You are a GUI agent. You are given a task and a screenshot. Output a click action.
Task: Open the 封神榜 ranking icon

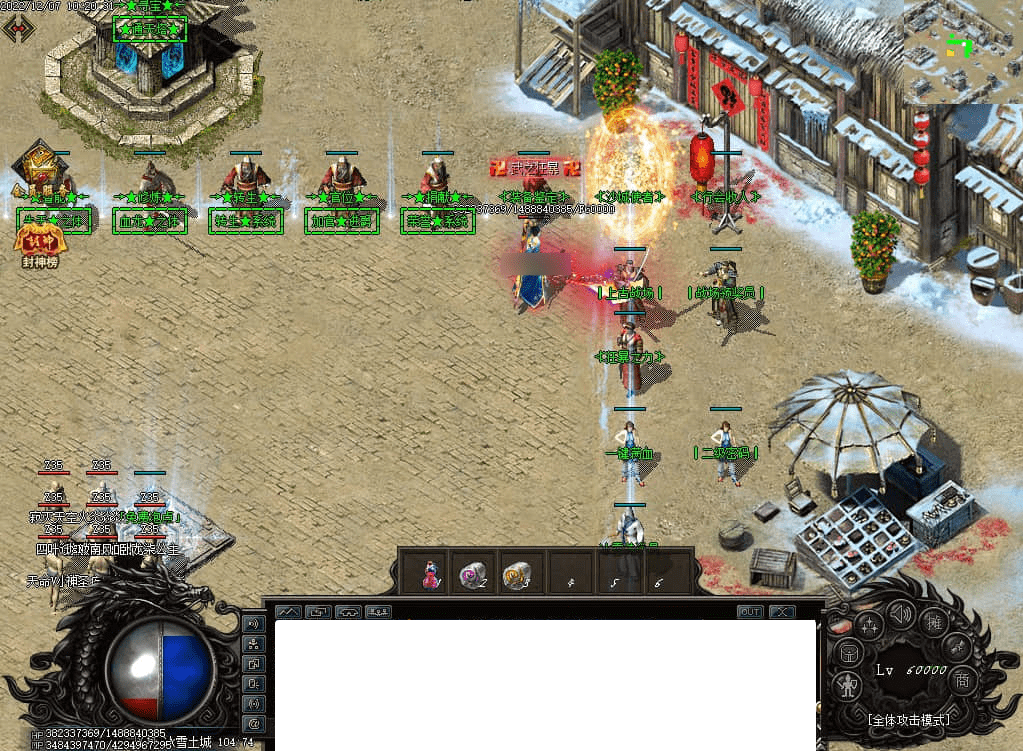pyautogui.click(x=36, y=240)
